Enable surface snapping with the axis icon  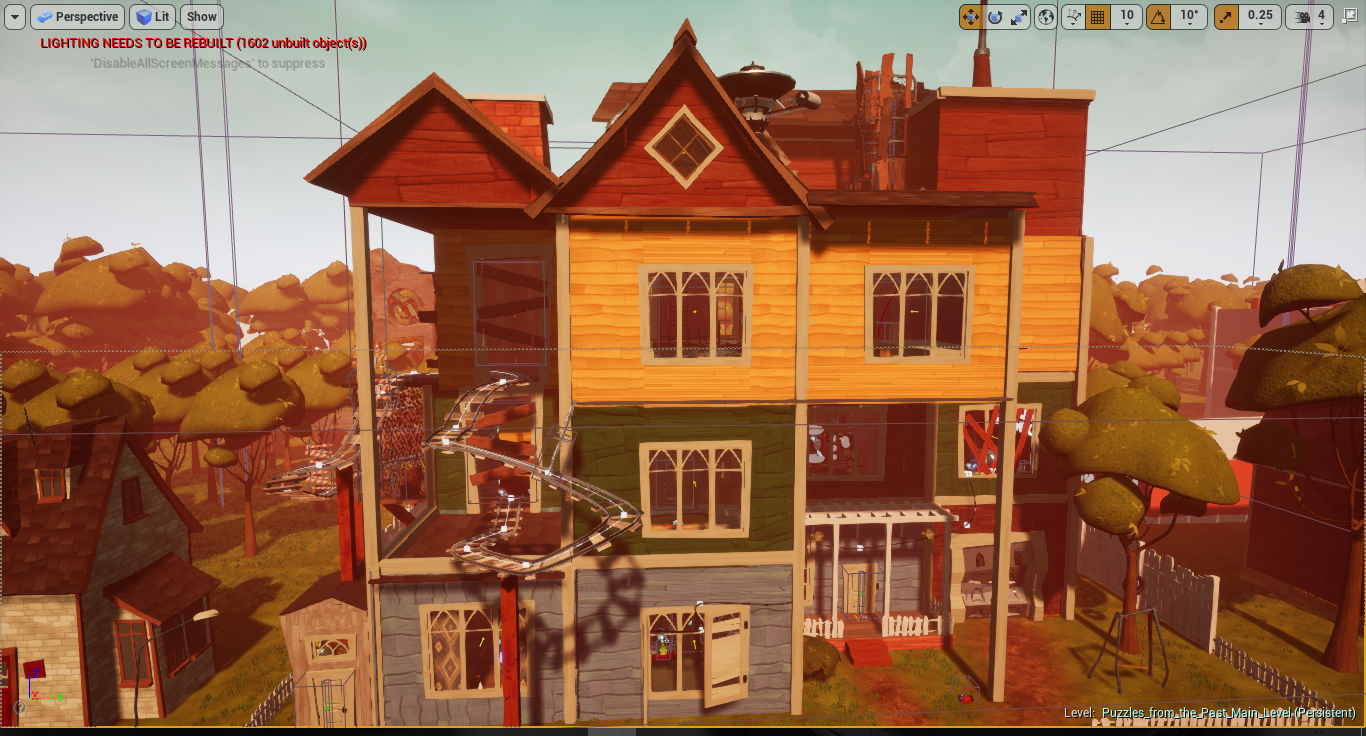coord(1073,16)
